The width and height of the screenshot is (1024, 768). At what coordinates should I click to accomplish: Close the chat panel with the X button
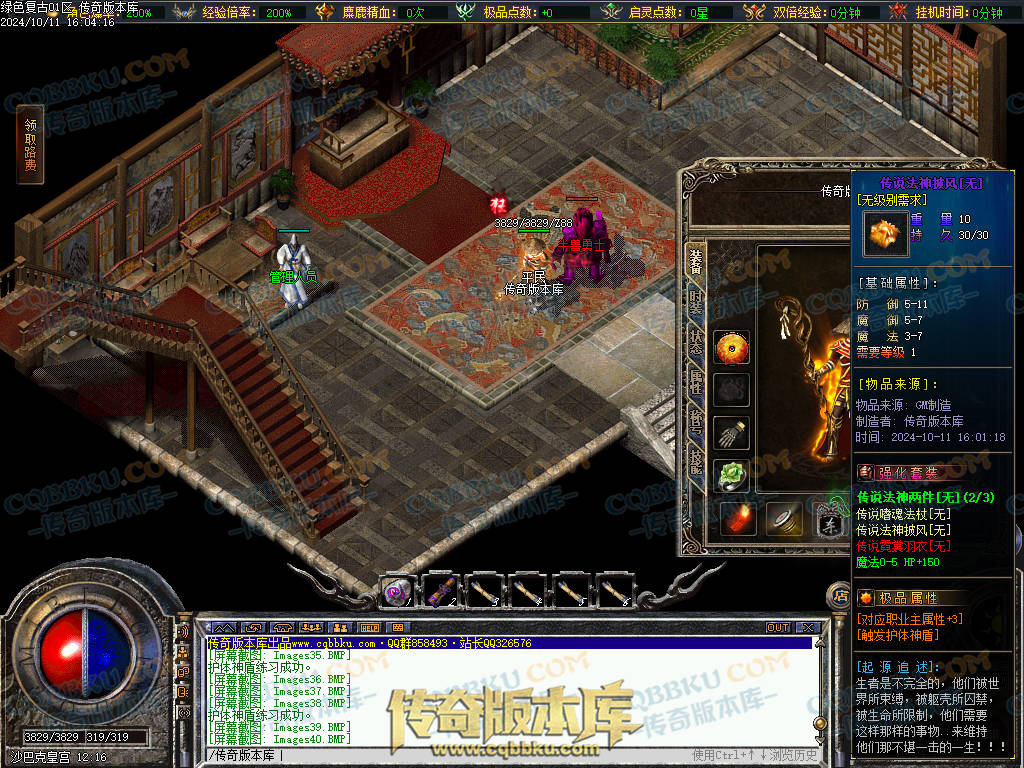tap(808, 627)
